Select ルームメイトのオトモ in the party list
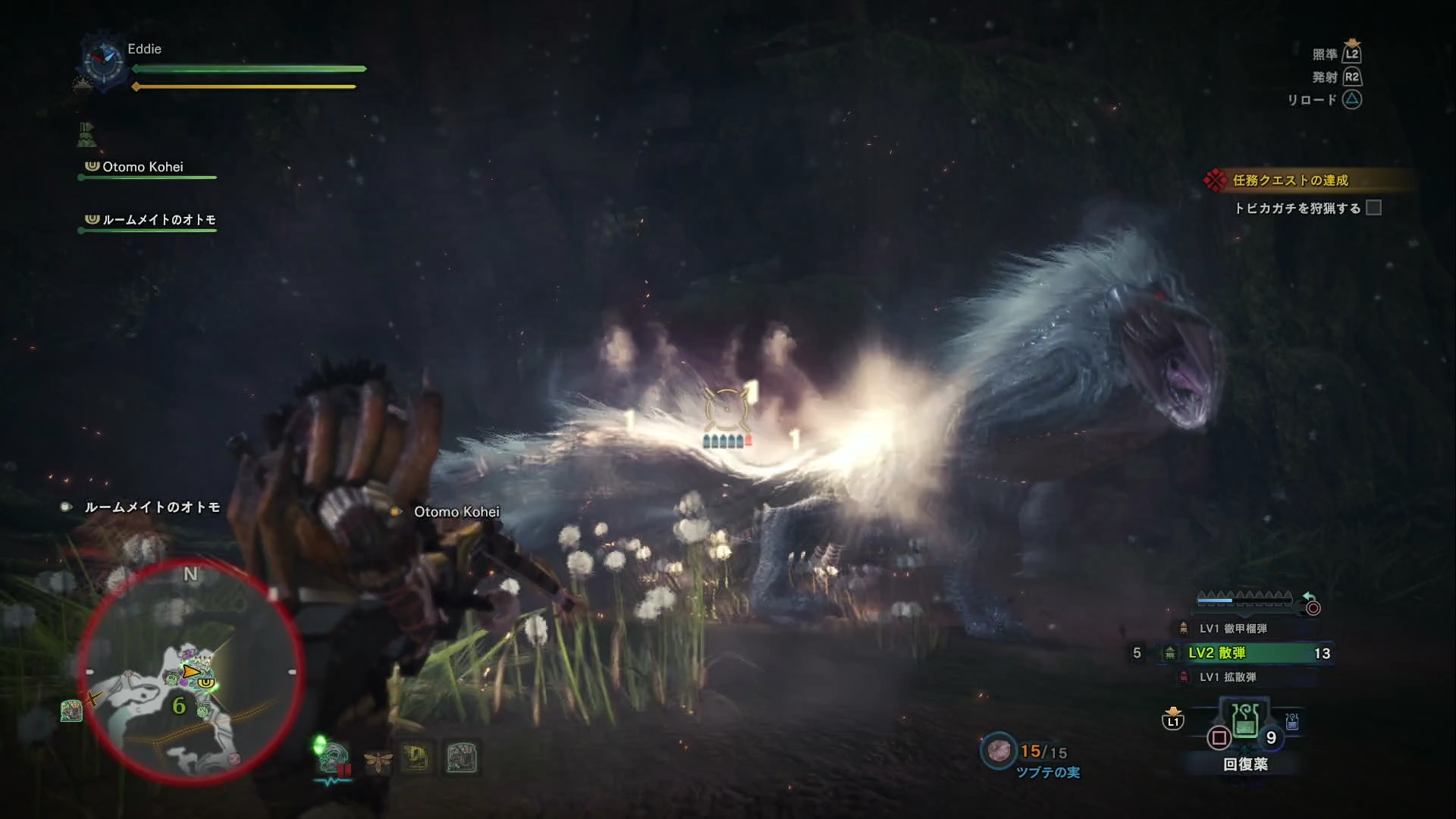The image size is (1456, 819). (158, 220)
